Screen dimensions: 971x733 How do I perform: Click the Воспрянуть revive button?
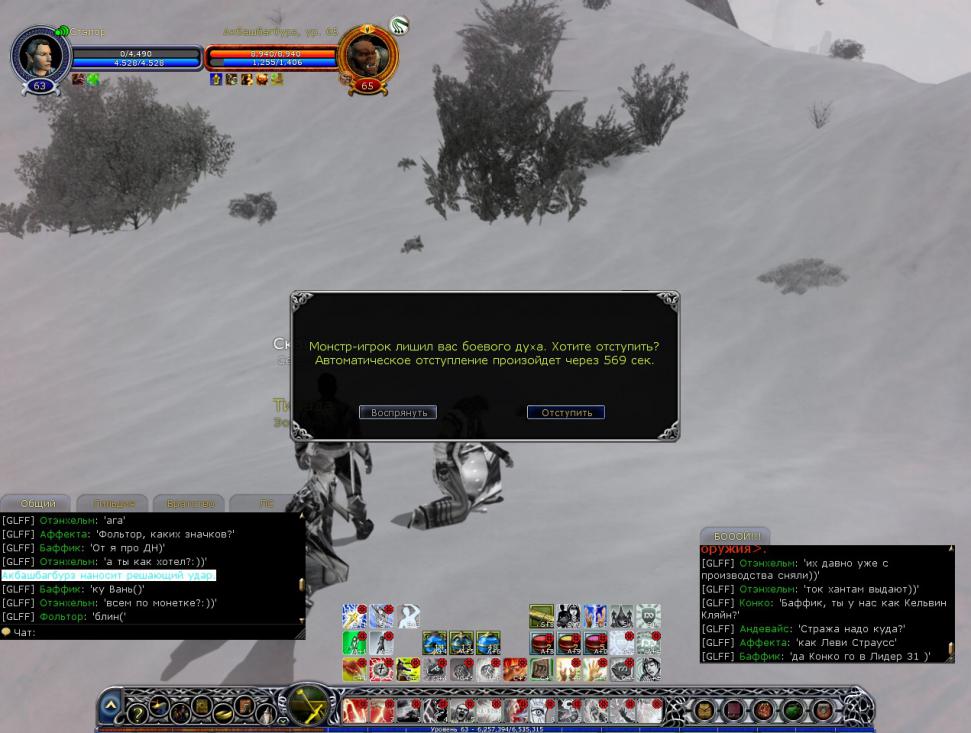click(398, 412)
